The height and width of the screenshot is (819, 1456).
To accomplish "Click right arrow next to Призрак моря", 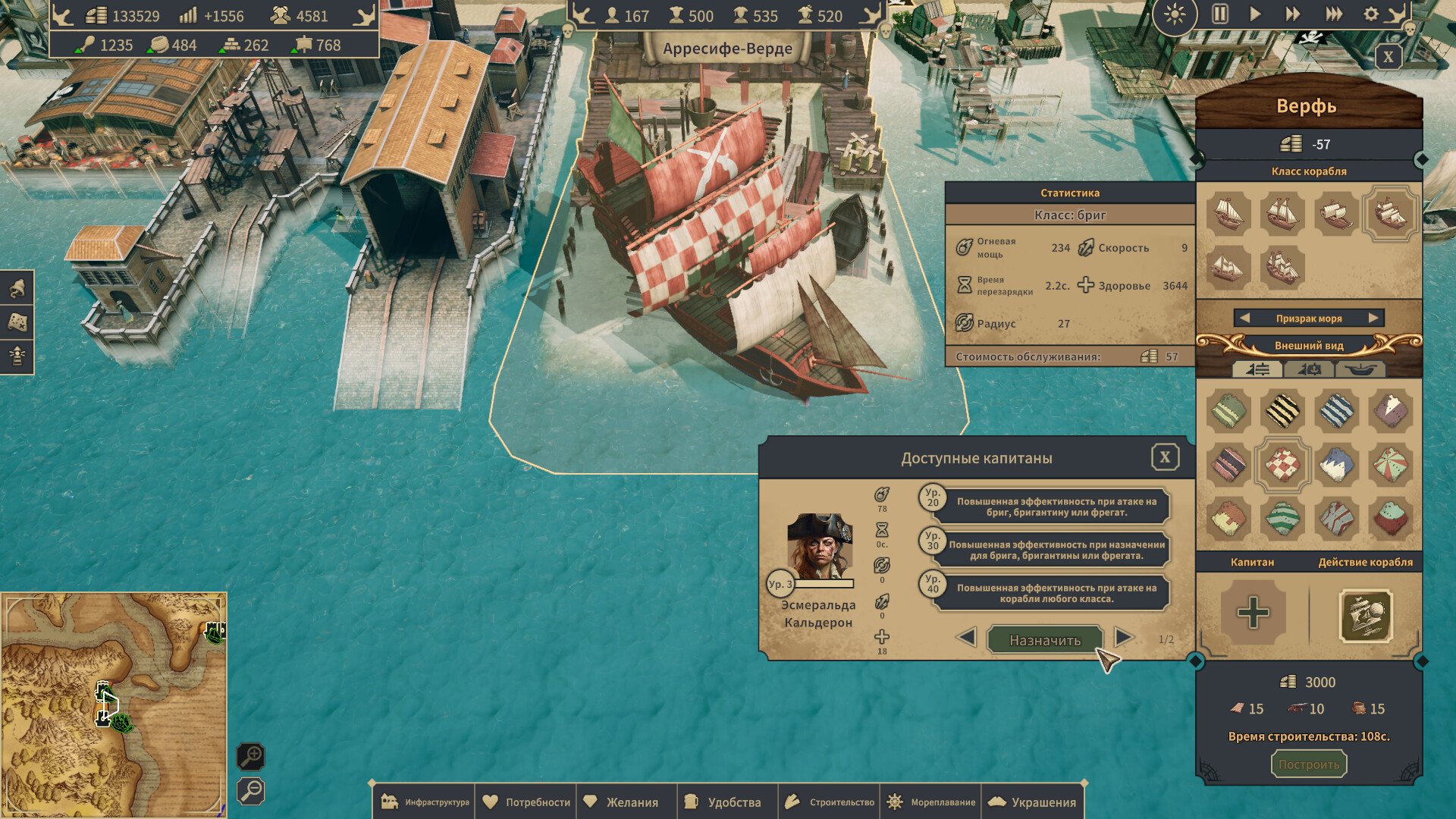I will (1376, 318).
